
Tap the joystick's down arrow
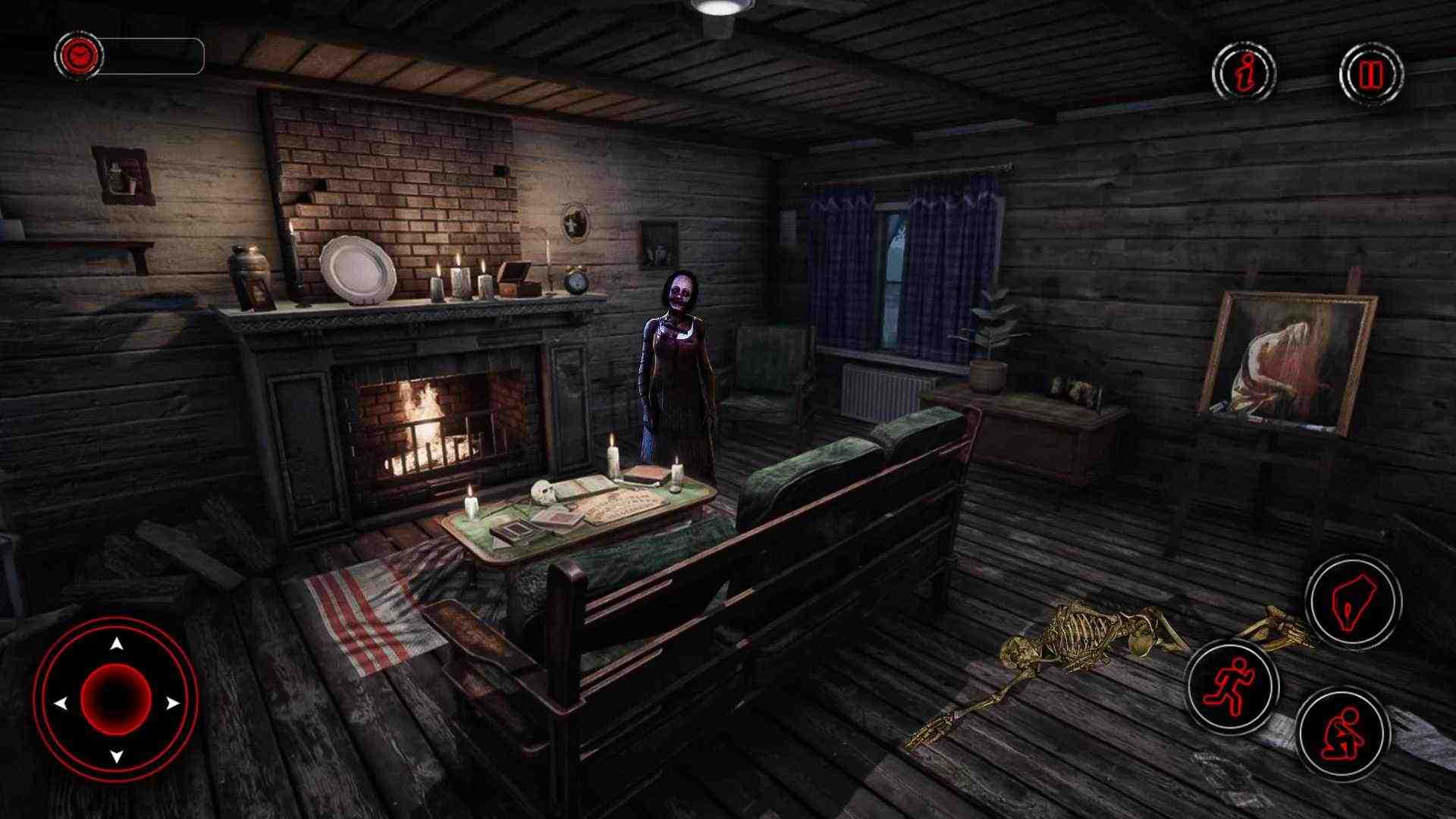click(x=116, y=756)
